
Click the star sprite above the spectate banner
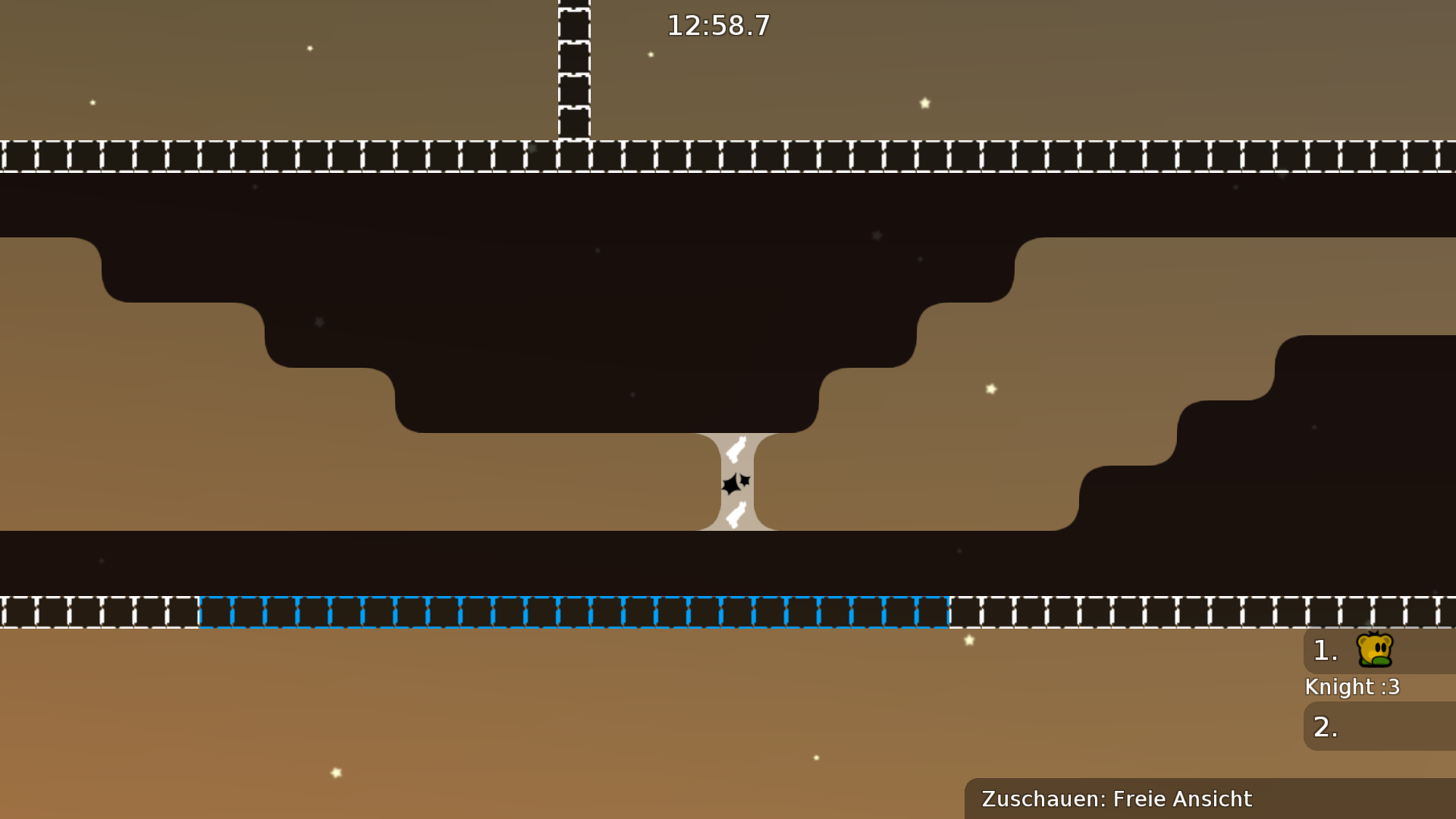969,639
